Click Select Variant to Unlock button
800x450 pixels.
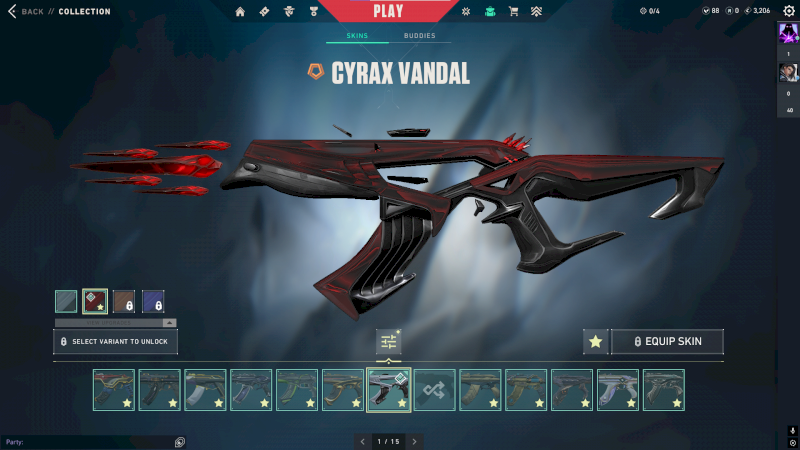(x=116, y=342)
